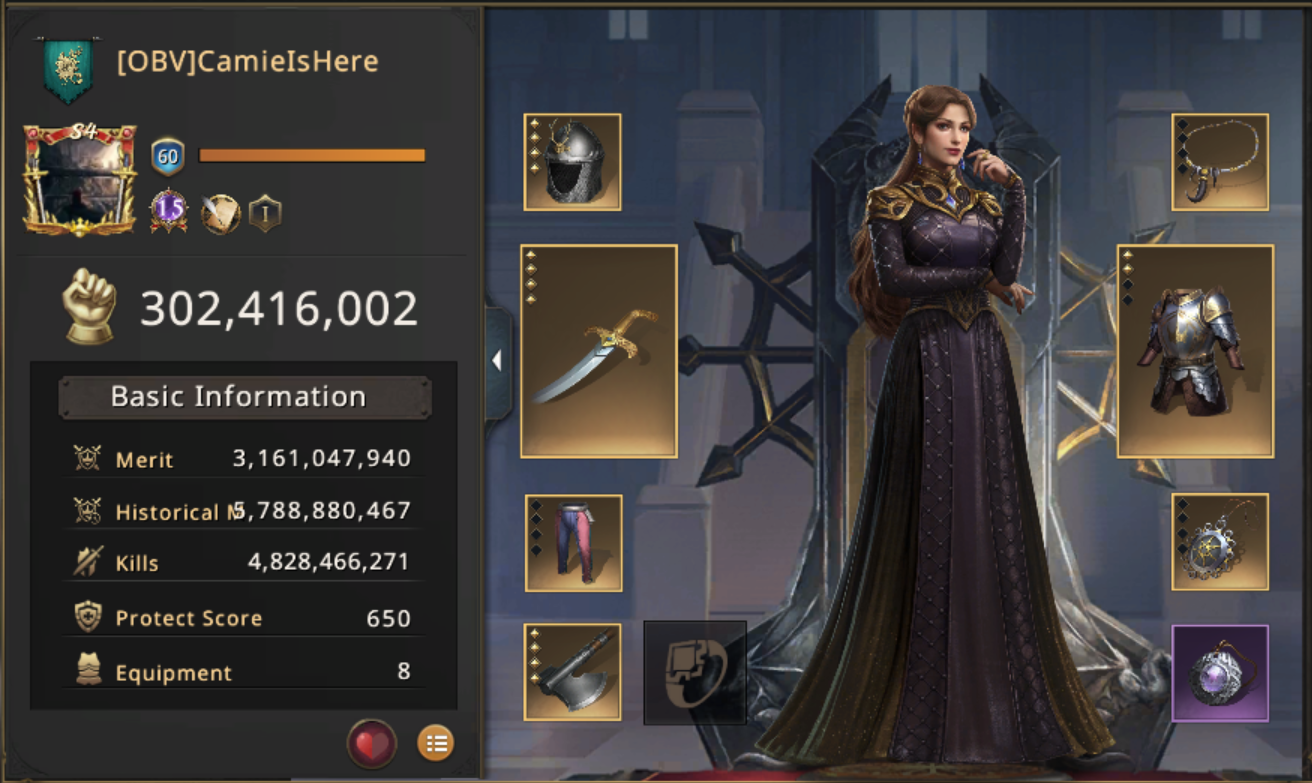
Task: Click the red heart button
Action: coord(371,744)
